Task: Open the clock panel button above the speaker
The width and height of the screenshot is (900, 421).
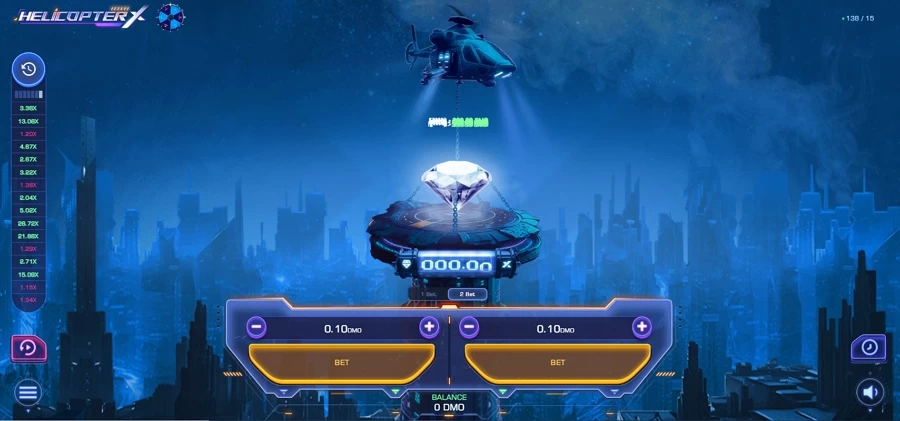Action: [x=868, y=347]
